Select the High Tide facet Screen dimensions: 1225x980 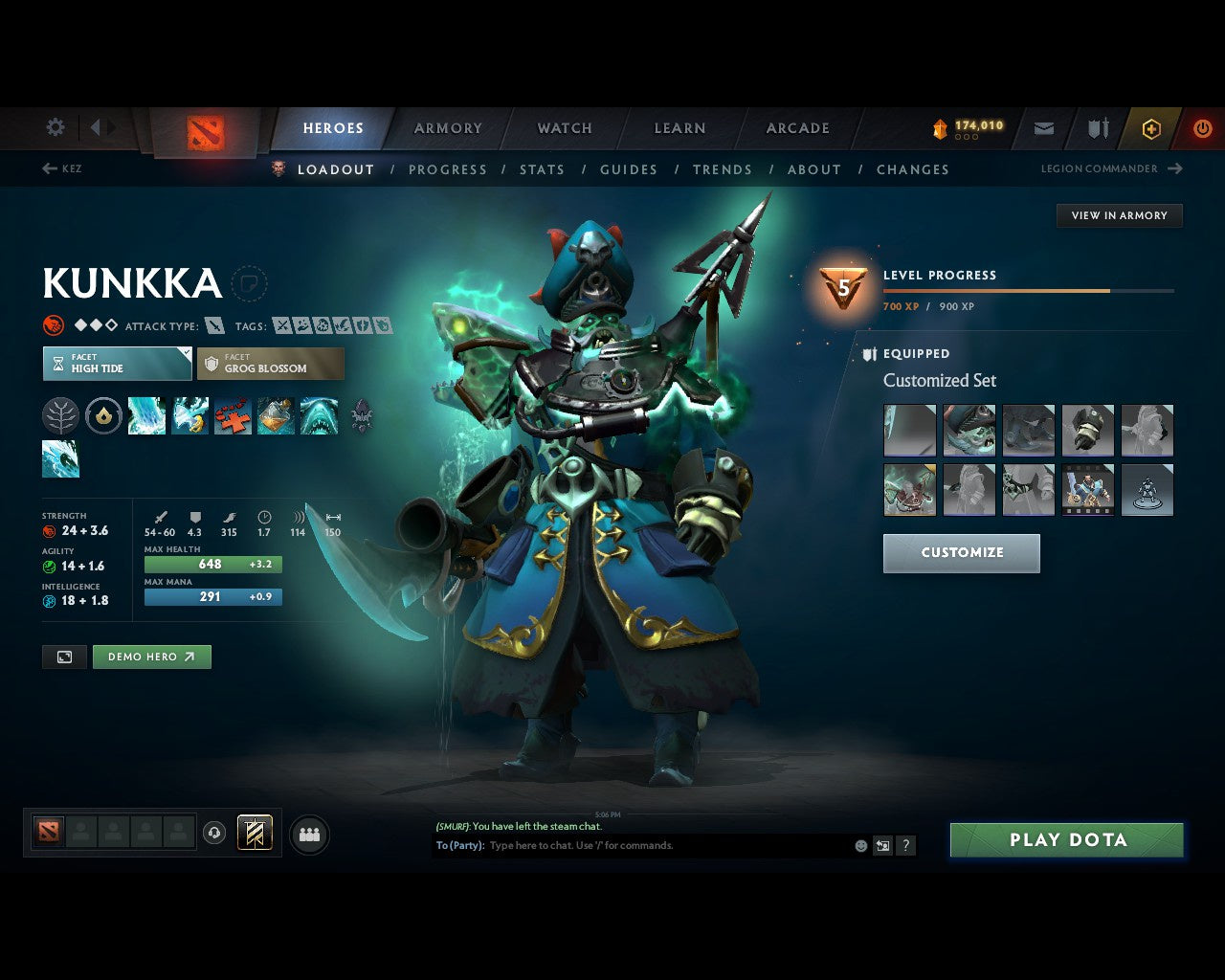(117, 364)
